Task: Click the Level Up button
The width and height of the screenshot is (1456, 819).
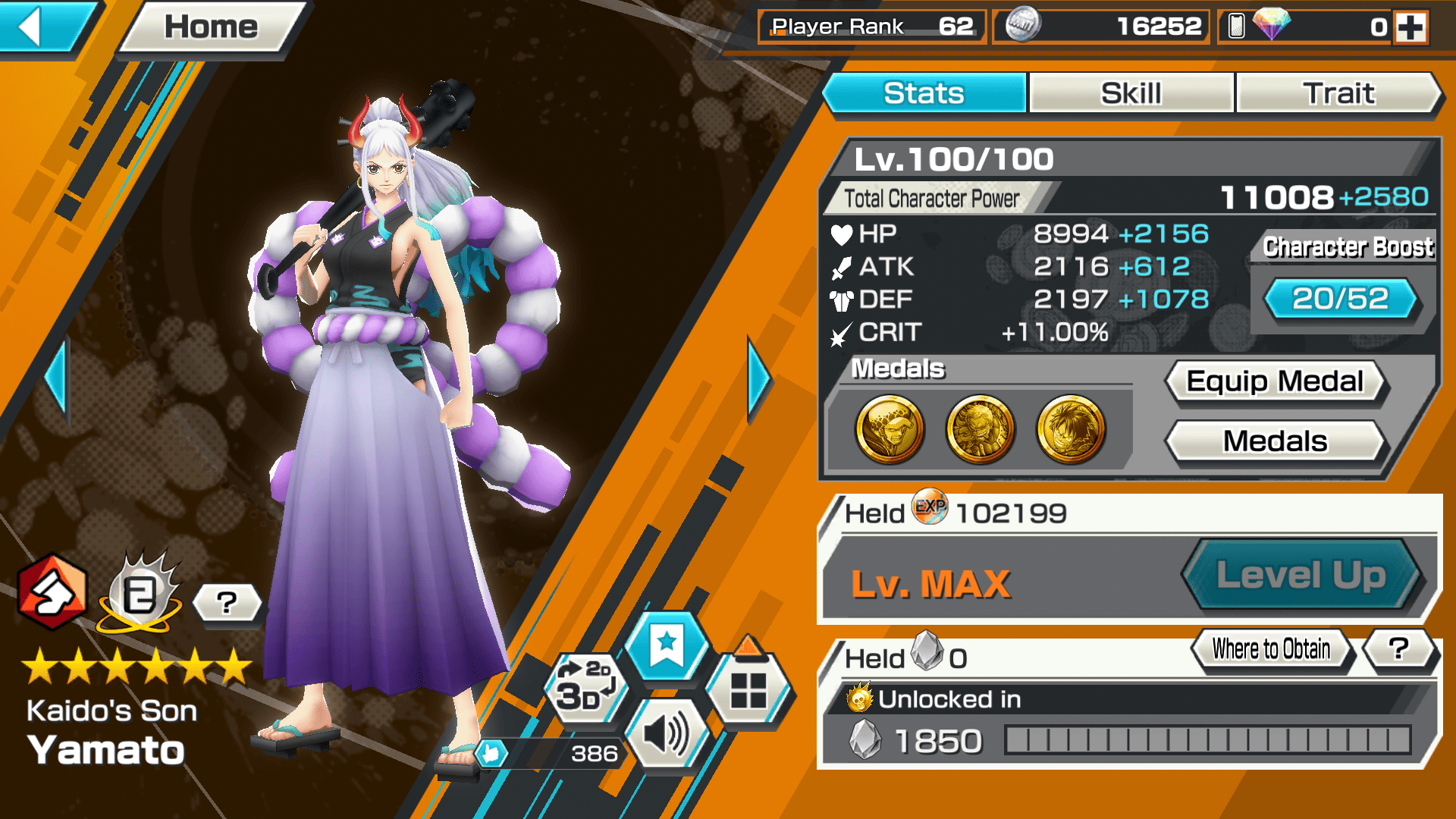Action: pos(1301,575)
